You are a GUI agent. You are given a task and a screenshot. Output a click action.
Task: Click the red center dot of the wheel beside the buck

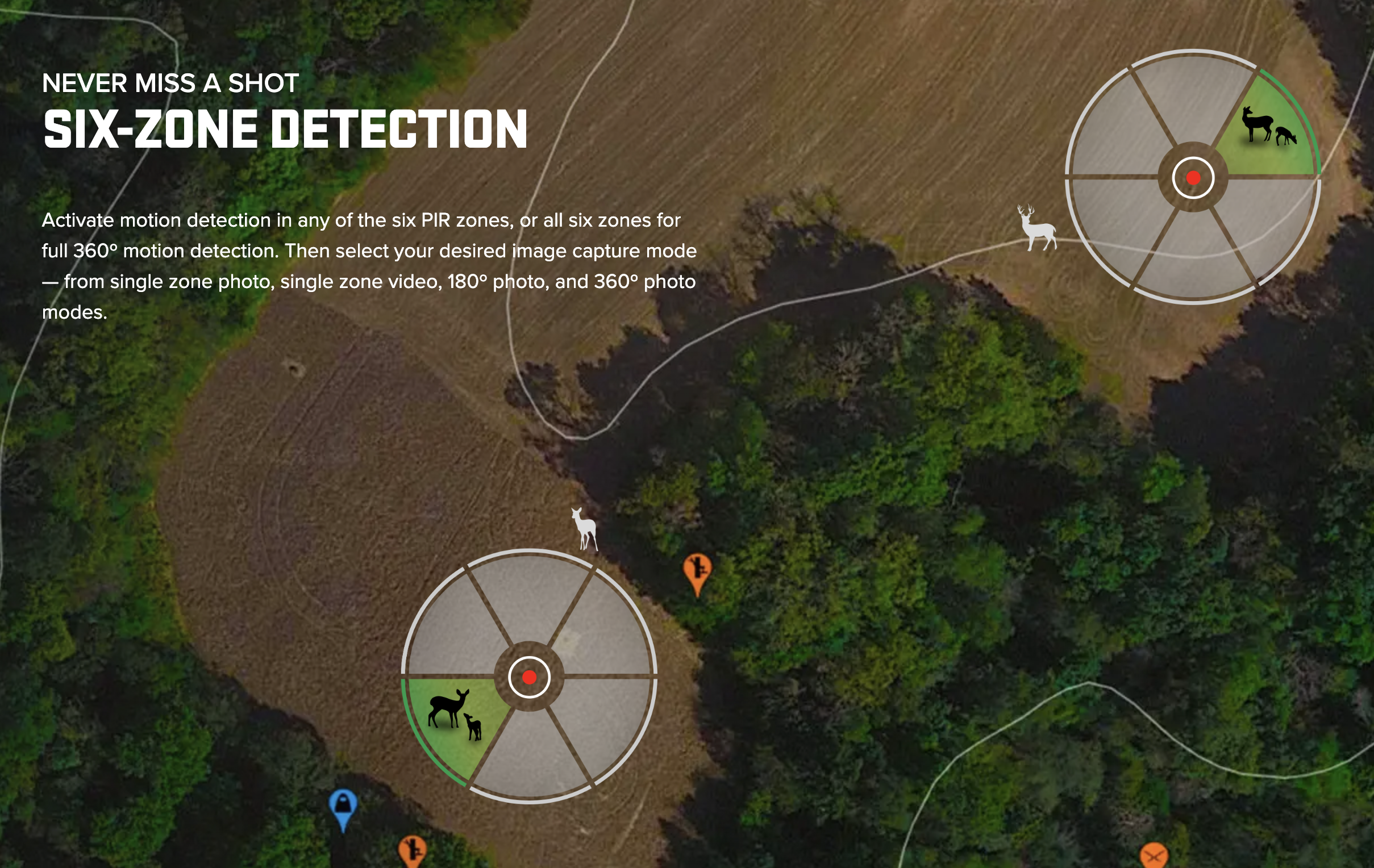tap(1193, 178)
